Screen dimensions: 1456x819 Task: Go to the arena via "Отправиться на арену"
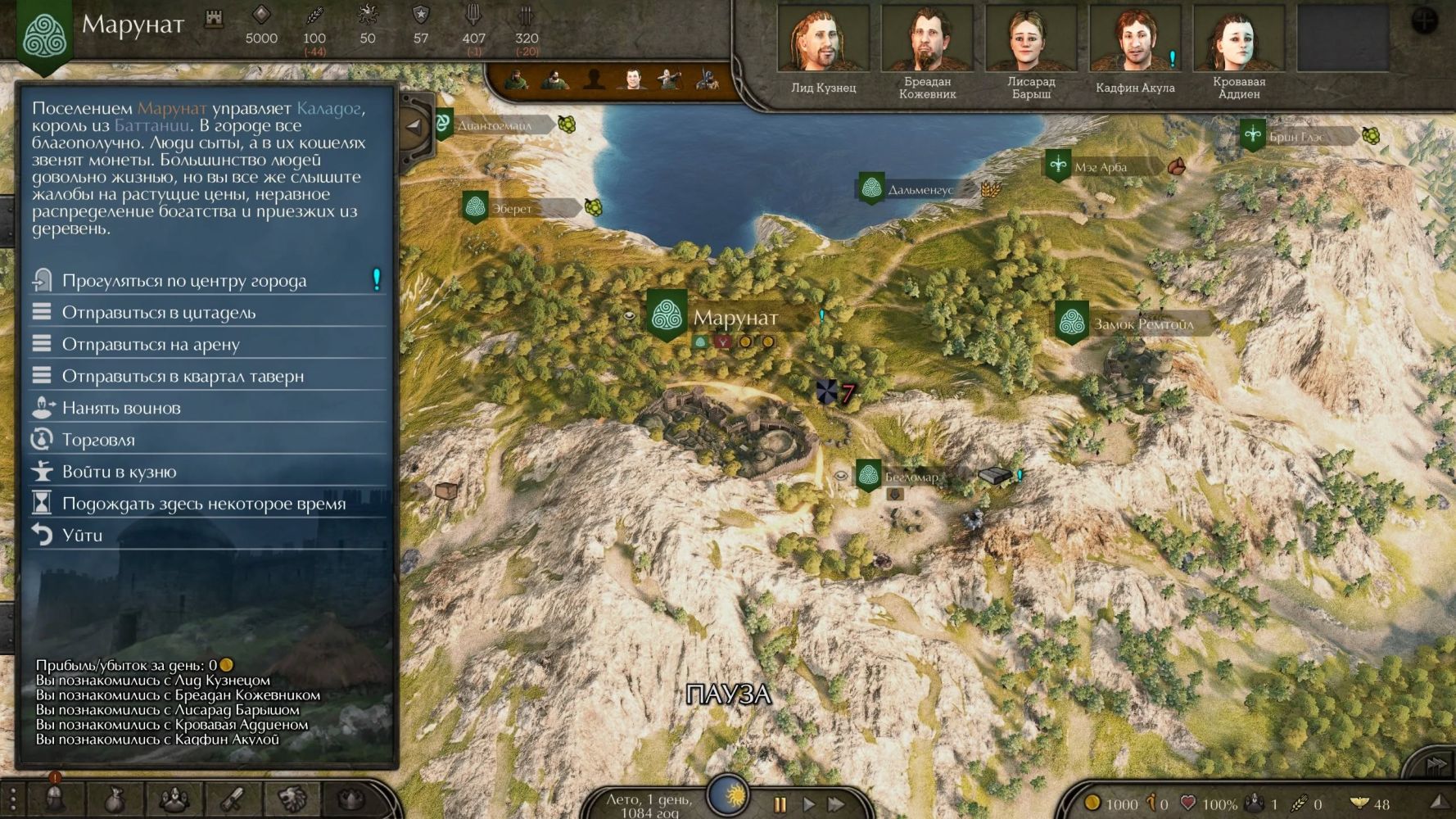[x=151, y=345]
